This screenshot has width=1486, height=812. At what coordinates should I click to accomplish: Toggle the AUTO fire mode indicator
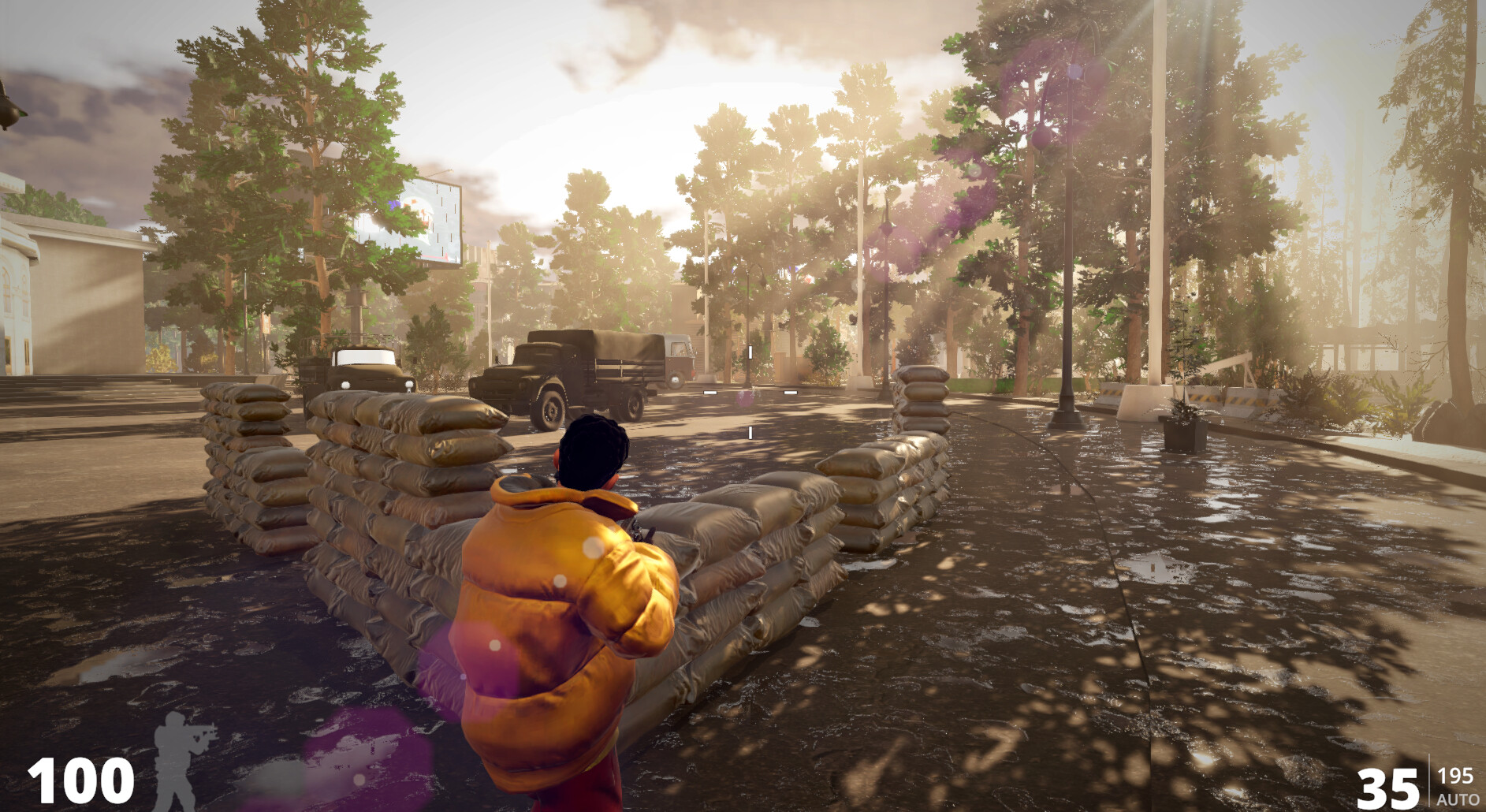point(1457,799)
